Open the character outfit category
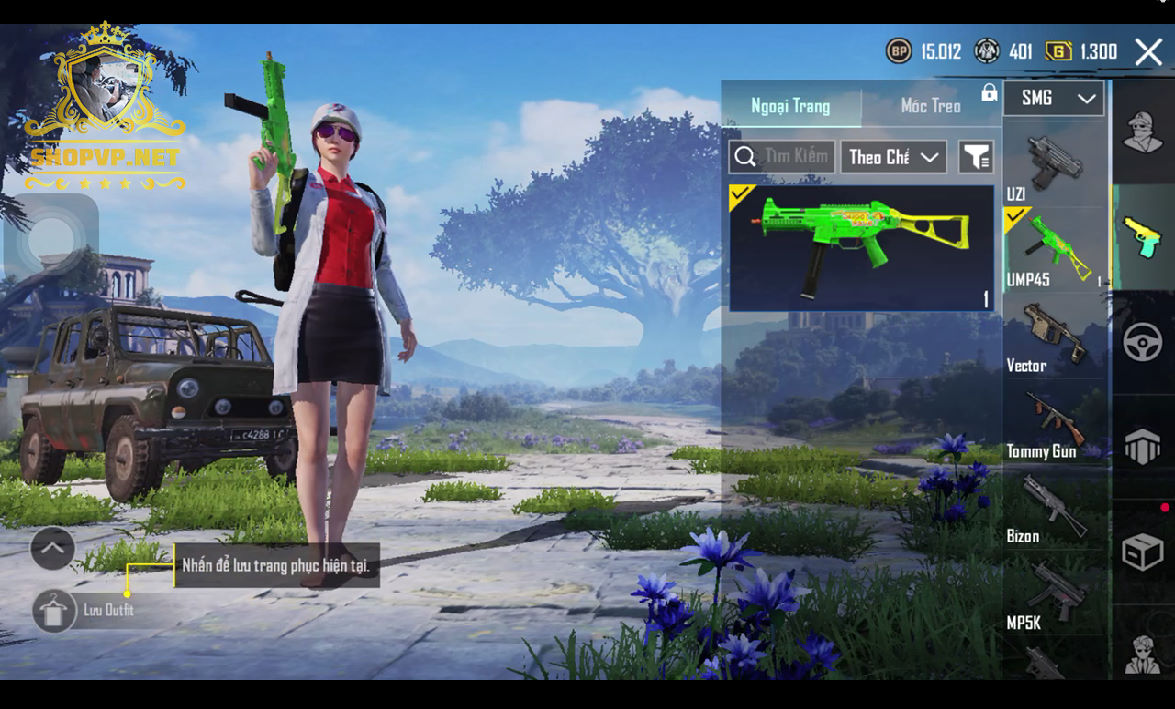The height and width of the screenshot is (709, 1175). pos(1143,132)
